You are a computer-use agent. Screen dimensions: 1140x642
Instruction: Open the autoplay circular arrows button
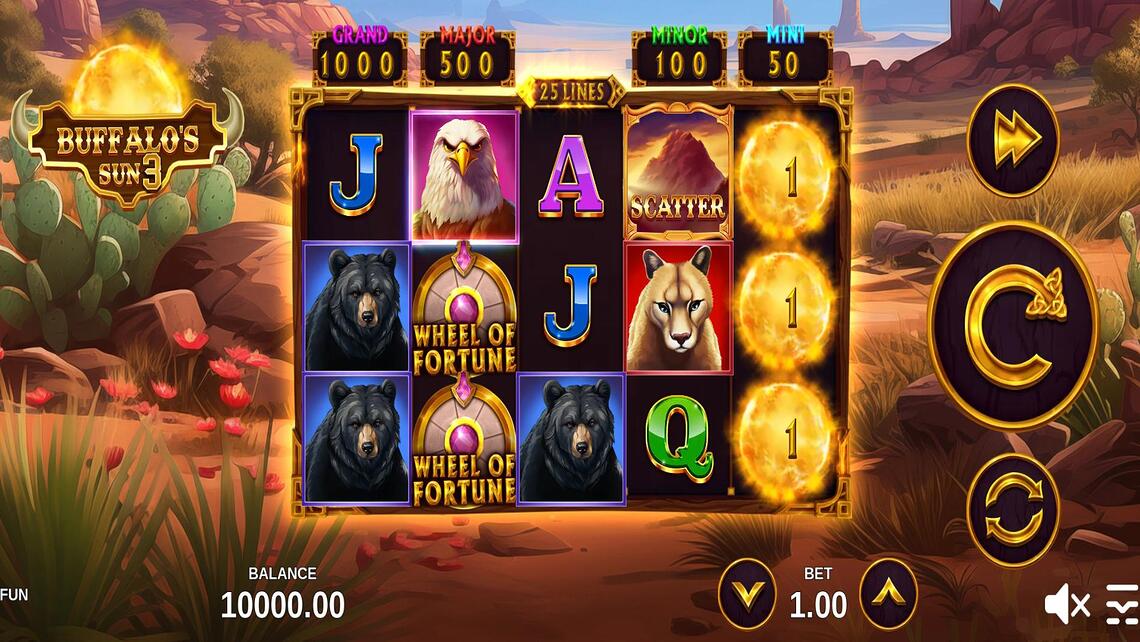[1012, 509]
